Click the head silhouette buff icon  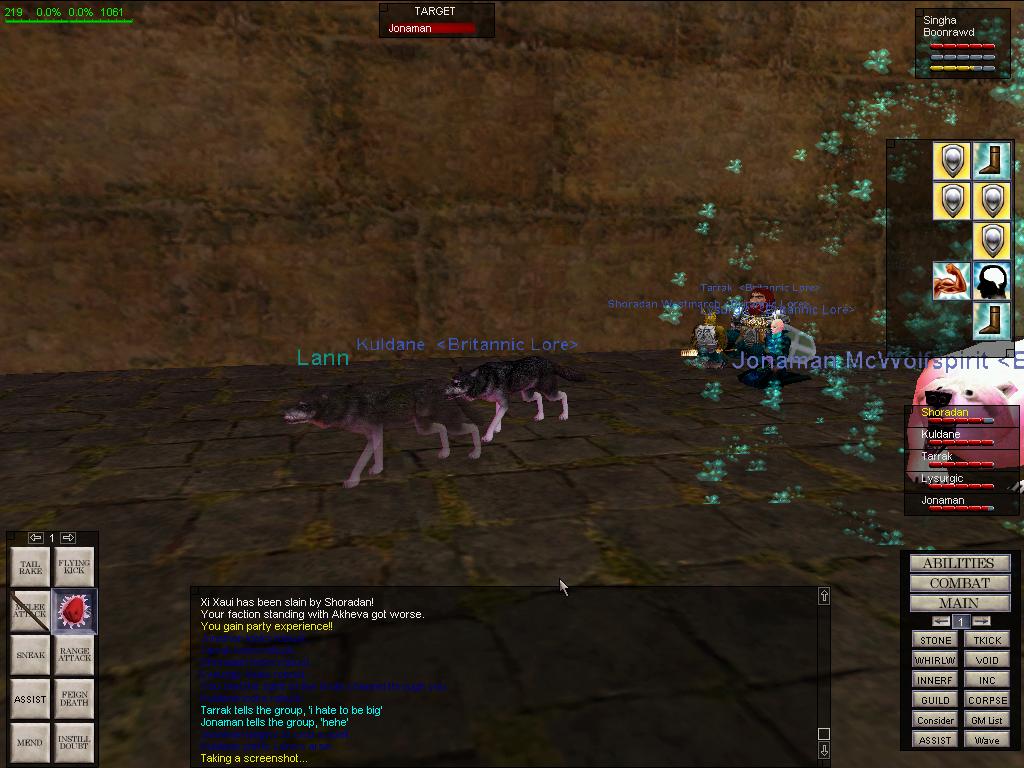(x=991, y=281)
